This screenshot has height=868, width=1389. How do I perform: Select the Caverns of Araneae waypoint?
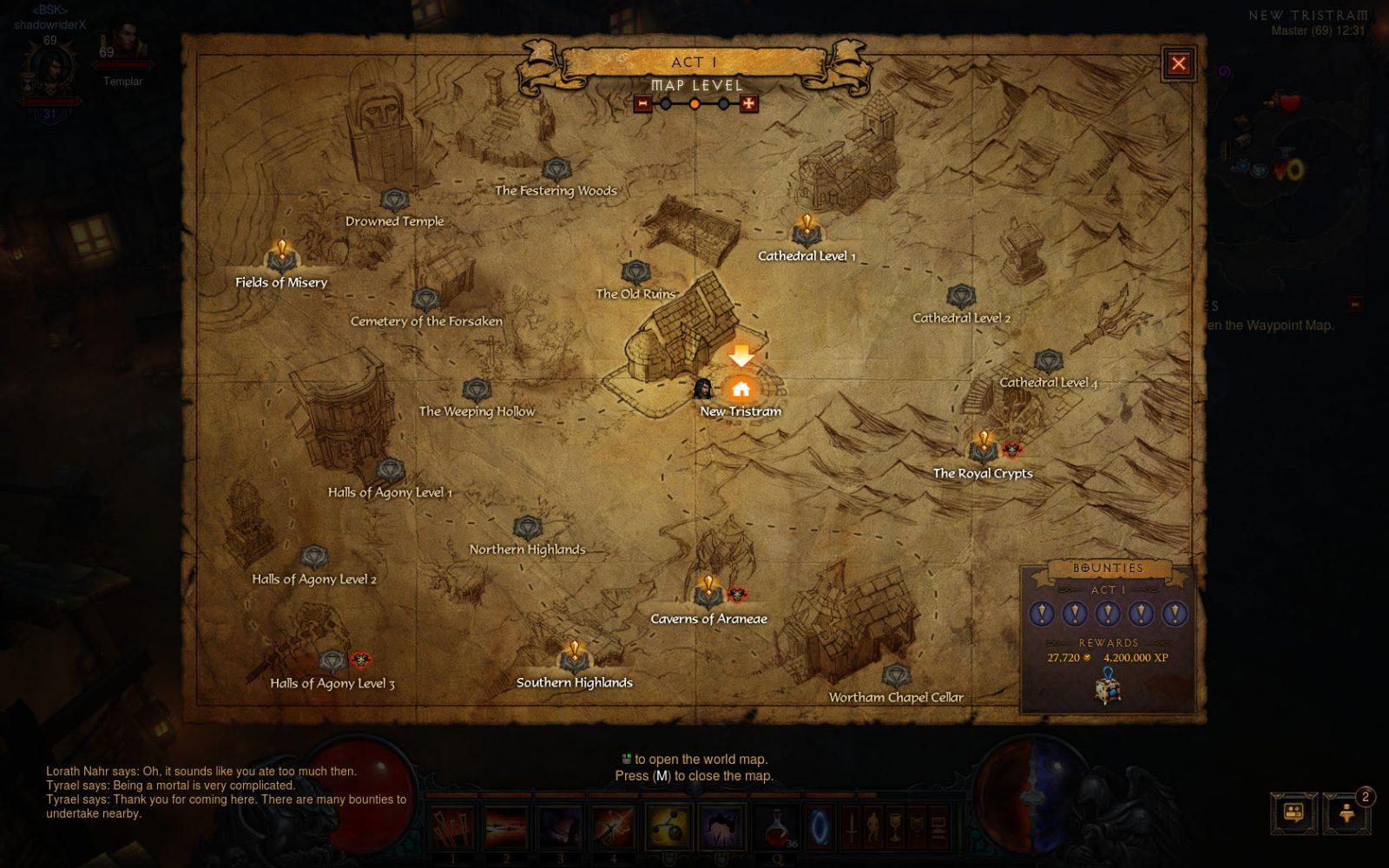click(708, 595)
